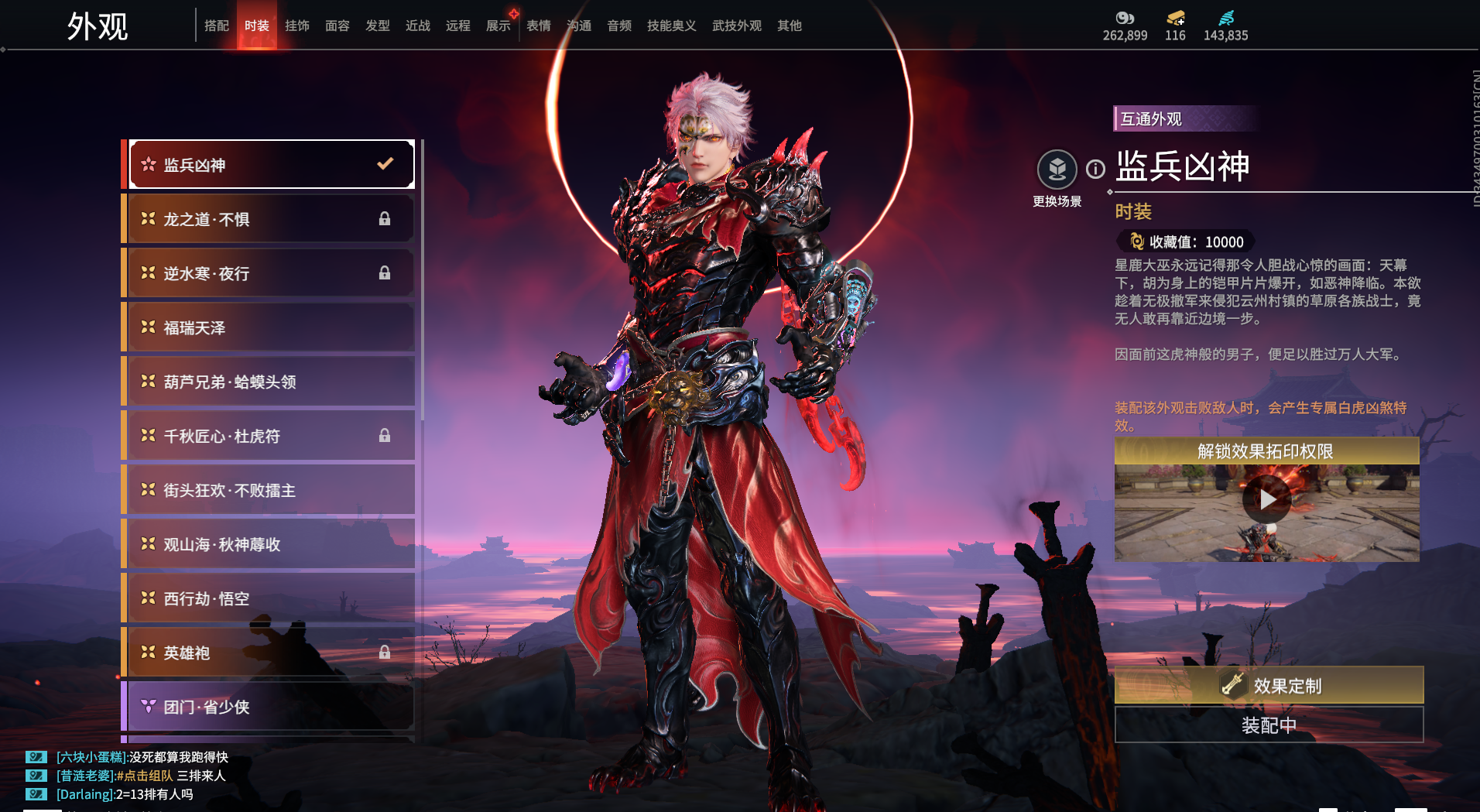Click the 装配中 equipped button

pos(1269,725)
